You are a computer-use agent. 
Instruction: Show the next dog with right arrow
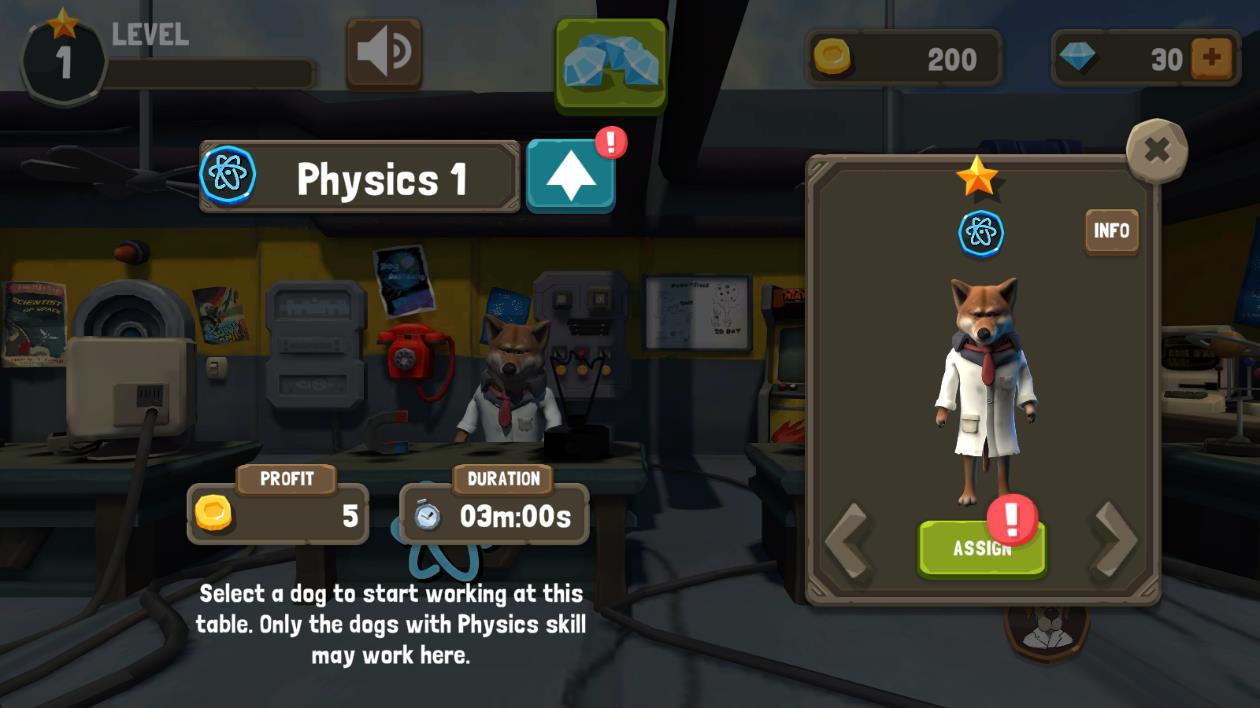coord(1114,540)
